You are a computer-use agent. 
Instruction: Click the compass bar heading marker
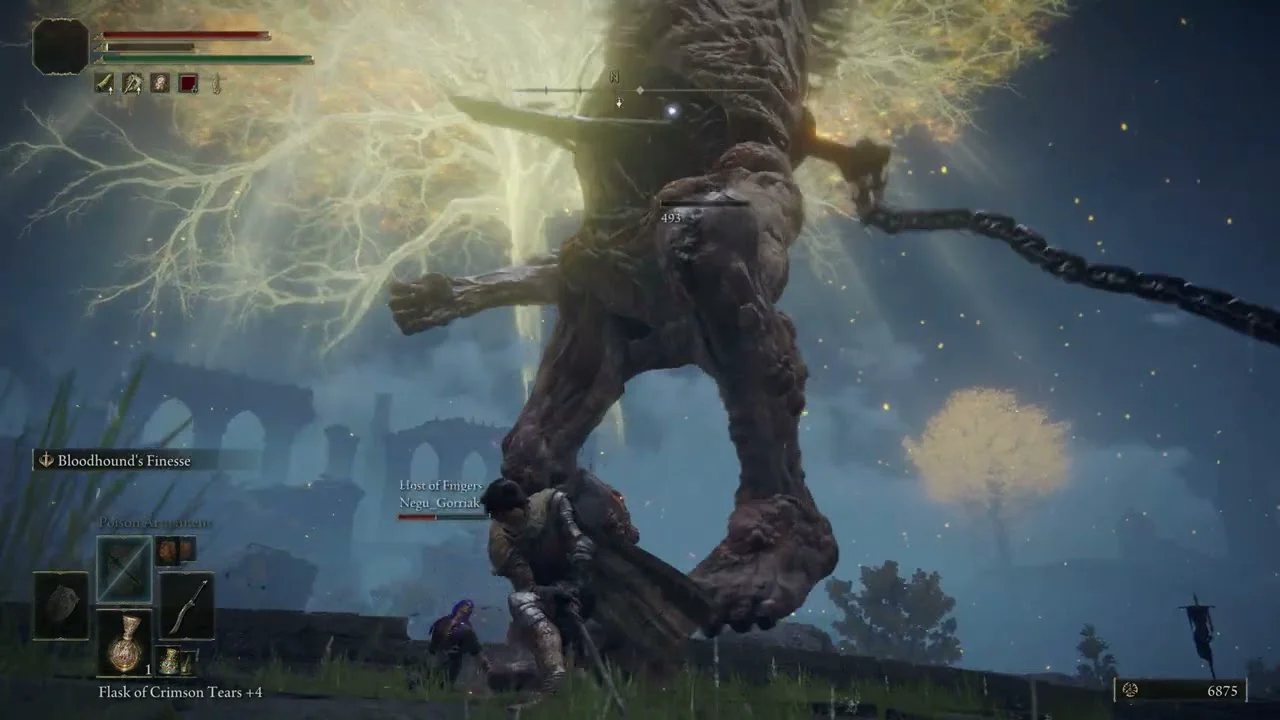(615, 77)
